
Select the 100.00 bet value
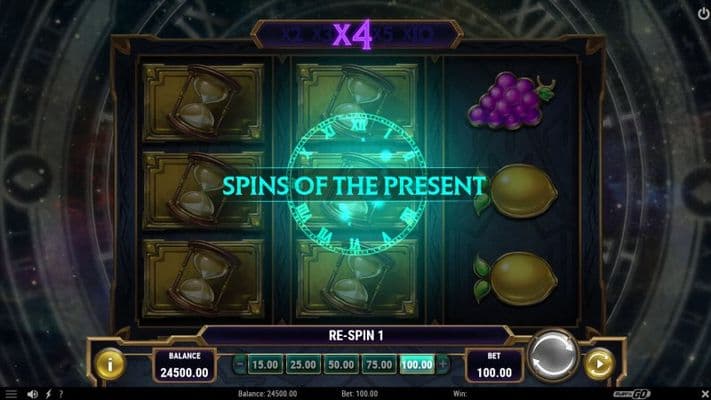click(x=416, y=365)
